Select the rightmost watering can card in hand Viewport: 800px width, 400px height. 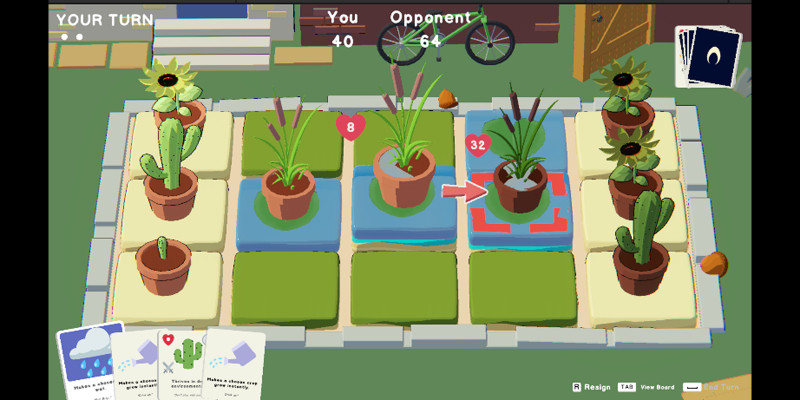[x=234, y=365]
